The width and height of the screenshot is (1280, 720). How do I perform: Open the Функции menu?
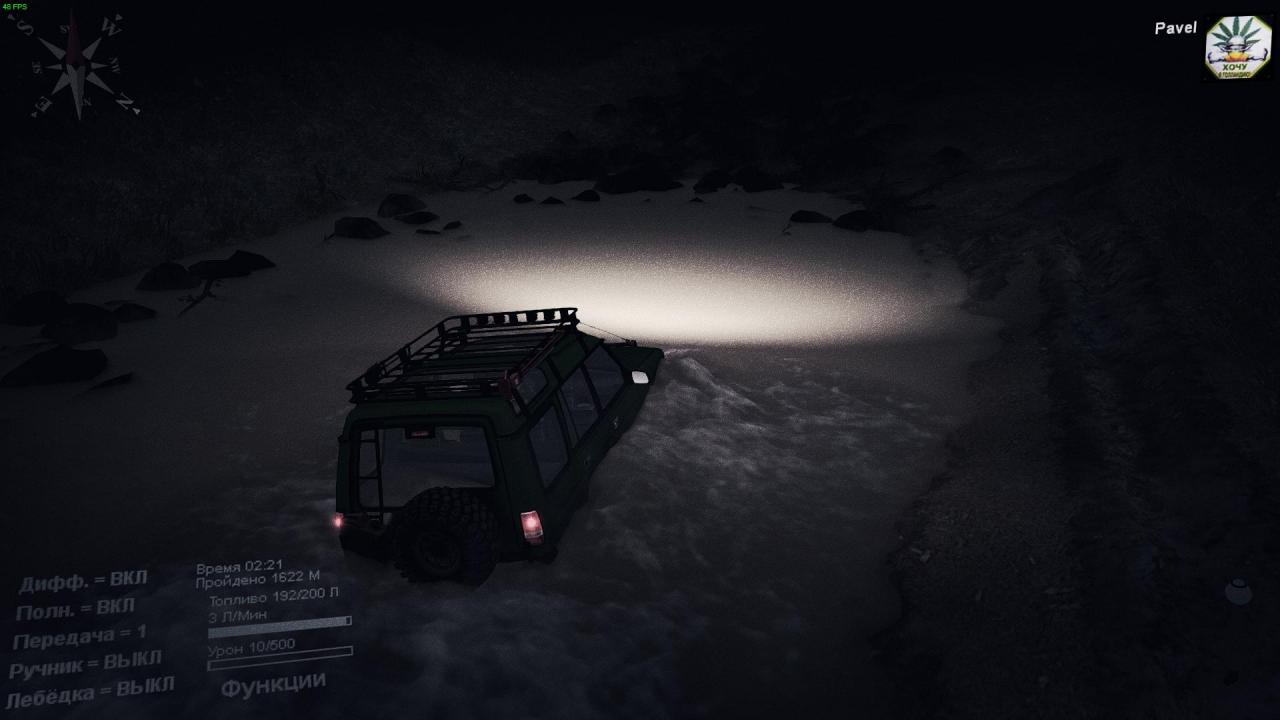pyautogui.click(x=273, y=685)
